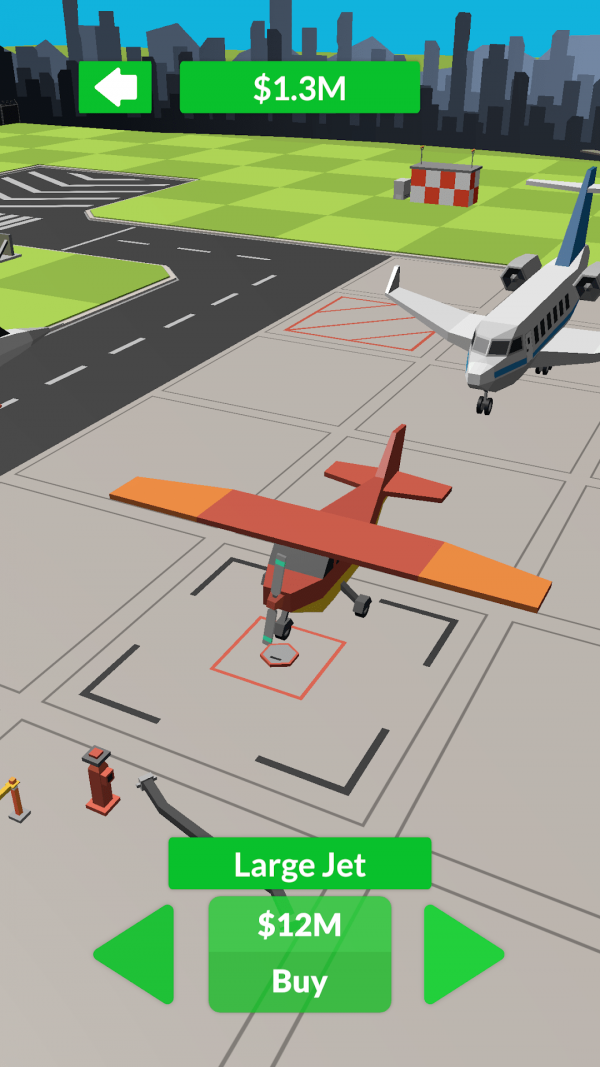
Task: Show the next plane with right arrow
Action: (x=460, y=954)
